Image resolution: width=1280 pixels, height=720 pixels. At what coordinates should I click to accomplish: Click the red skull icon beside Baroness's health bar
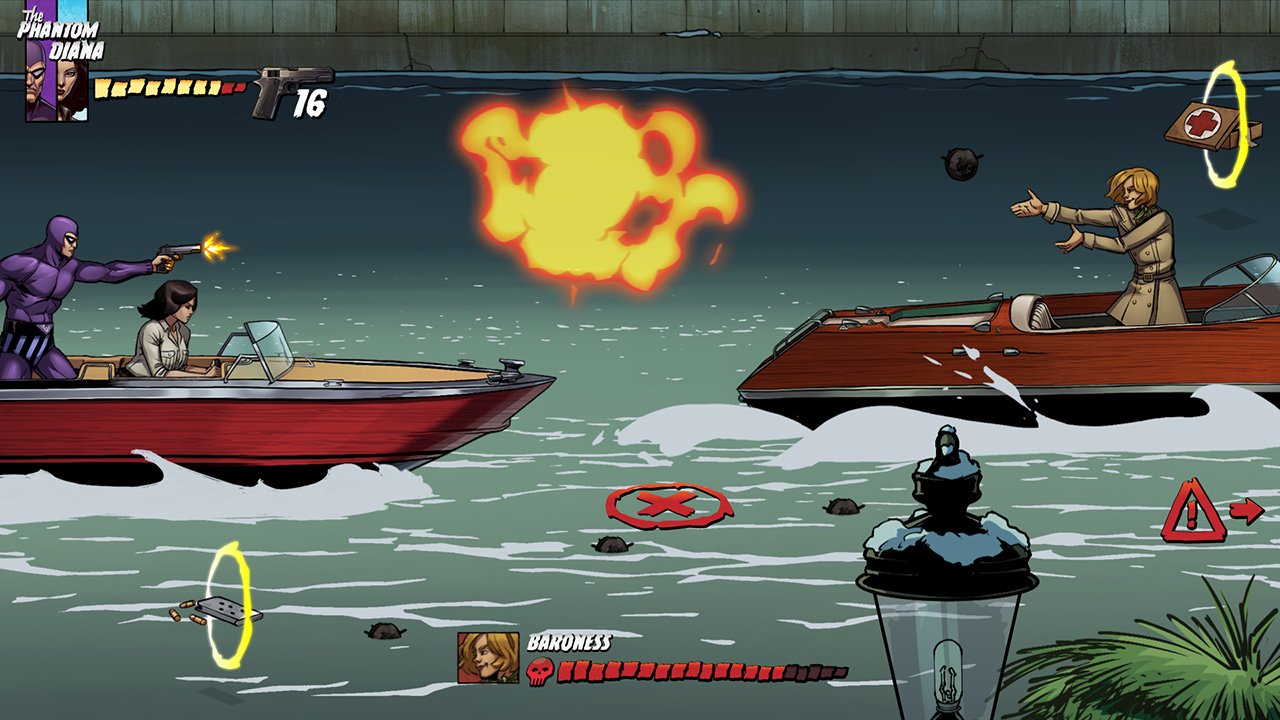point(542,671)
